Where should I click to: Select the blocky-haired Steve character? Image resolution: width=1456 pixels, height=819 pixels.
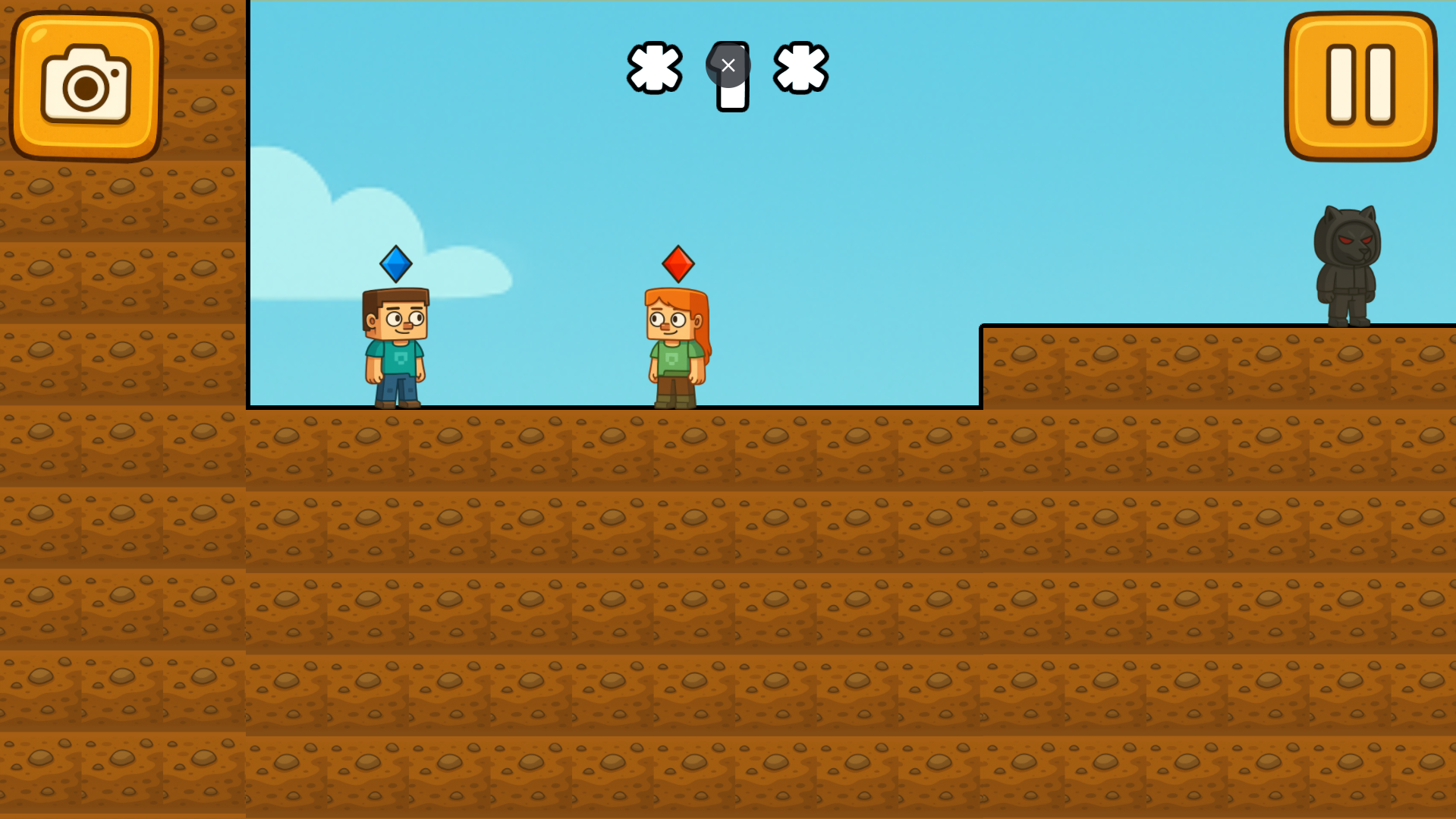(x=395, y=345)
